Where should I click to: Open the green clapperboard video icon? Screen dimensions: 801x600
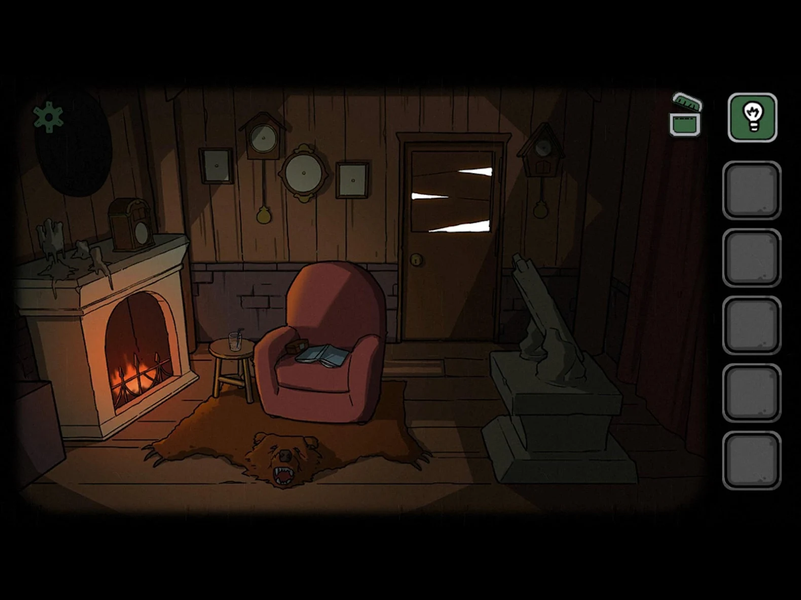tap(686, 116)
